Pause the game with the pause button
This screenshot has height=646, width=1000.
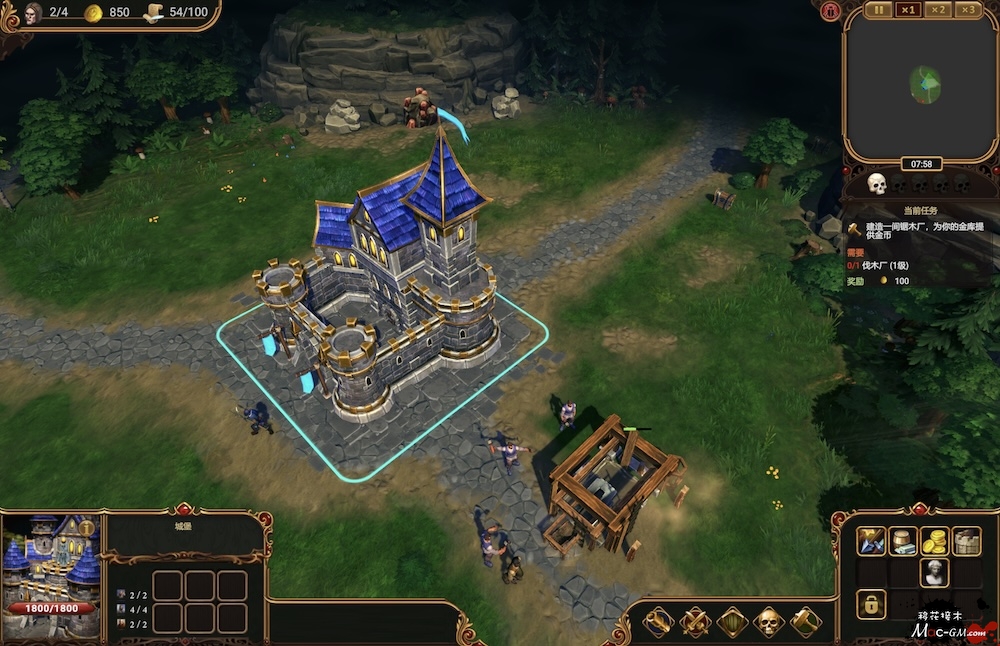point(879,10)
